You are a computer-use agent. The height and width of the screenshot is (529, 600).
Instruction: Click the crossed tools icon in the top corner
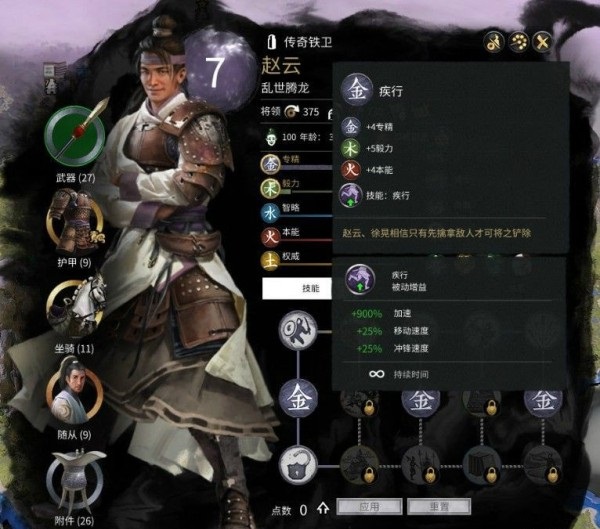click(x=544, y=41)
